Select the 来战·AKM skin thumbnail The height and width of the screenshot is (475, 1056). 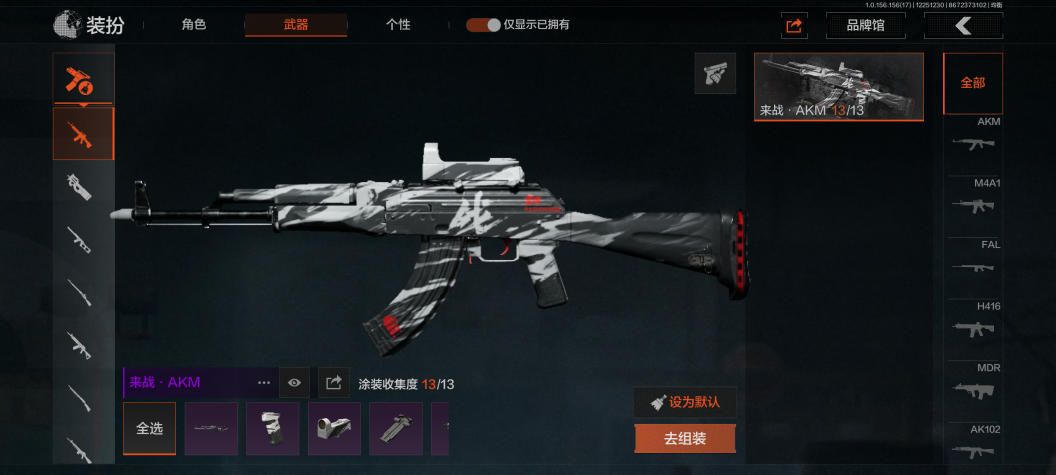[x=838, y=86]
